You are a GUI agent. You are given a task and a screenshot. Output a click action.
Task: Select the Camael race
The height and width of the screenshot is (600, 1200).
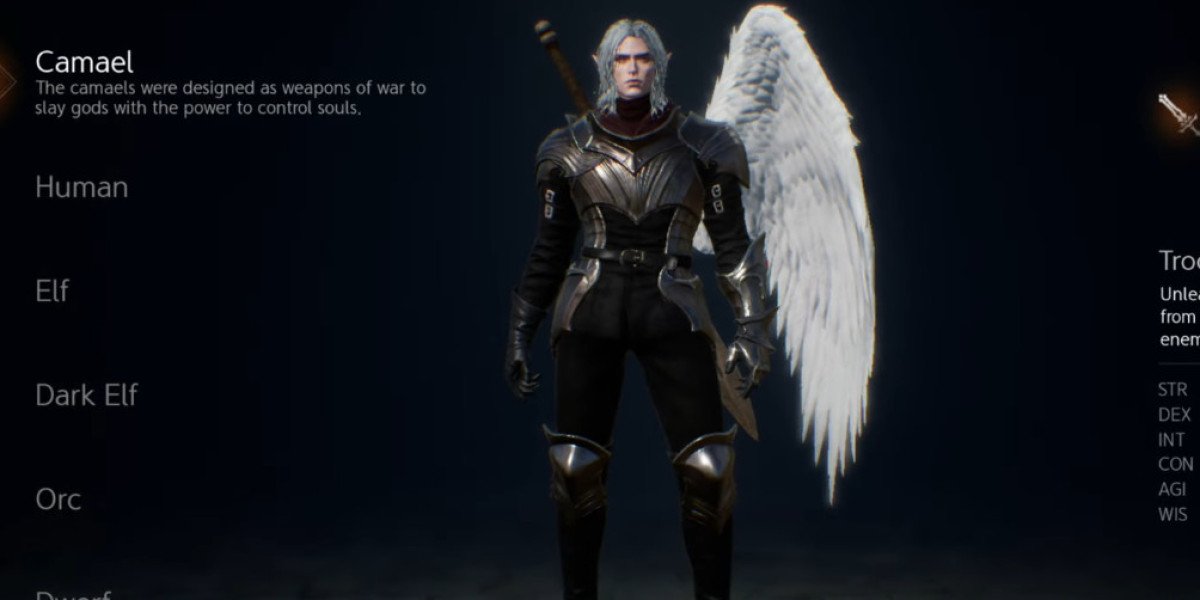tap(84, 63)
